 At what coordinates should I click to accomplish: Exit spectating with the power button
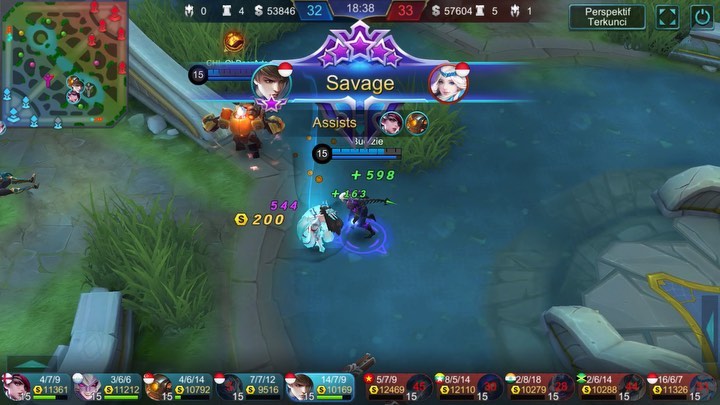tap(703, 17)
